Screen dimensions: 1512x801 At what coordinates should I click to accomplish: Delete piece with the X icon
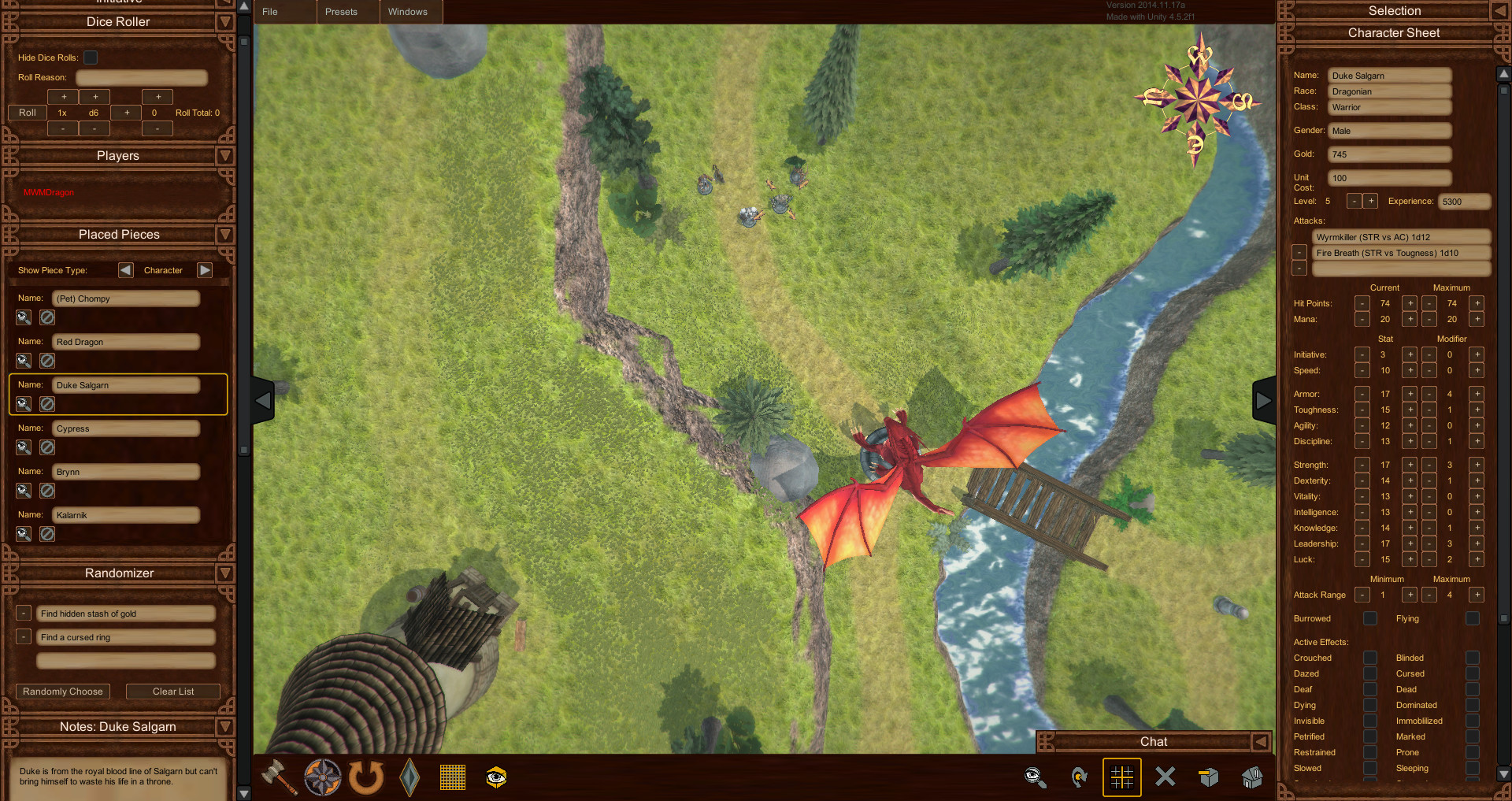[1165, 777]
